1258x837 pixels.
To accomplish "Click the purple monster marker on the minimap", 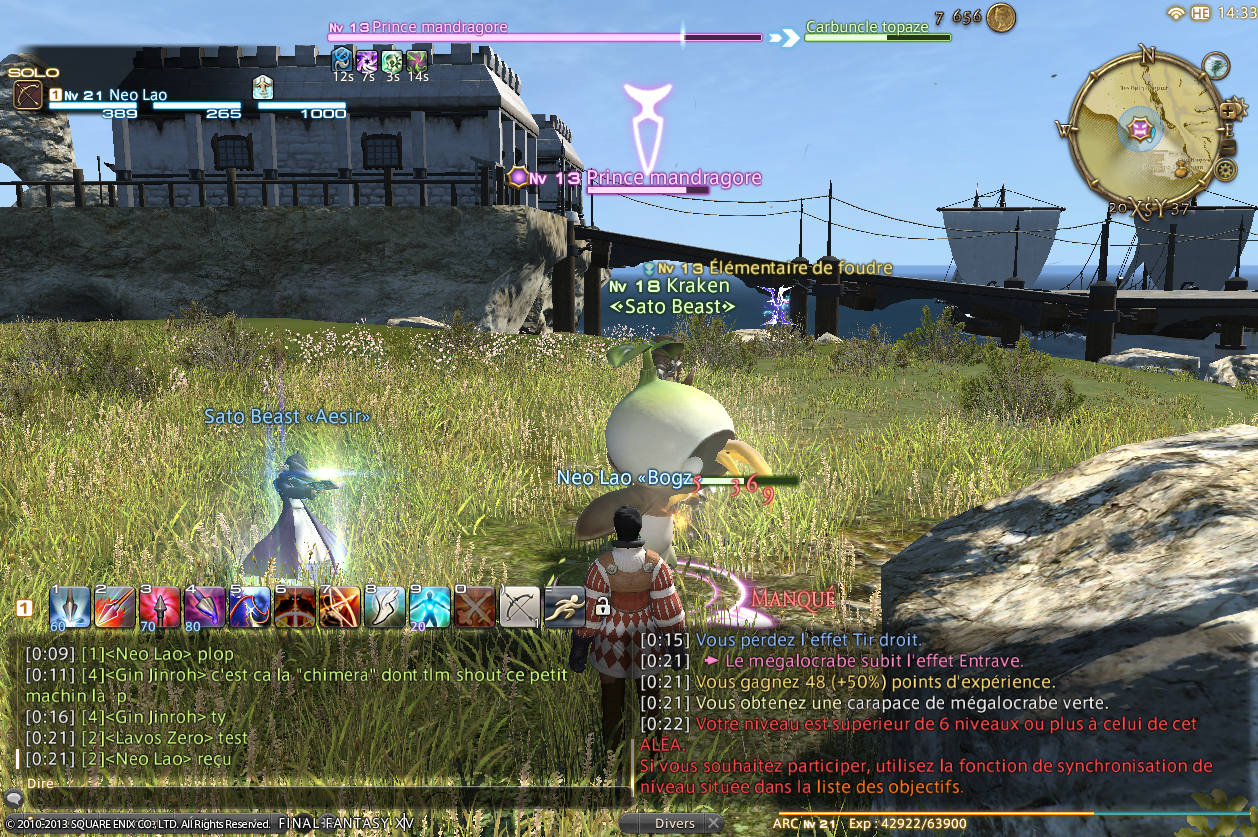I will tap(1139, 127).
